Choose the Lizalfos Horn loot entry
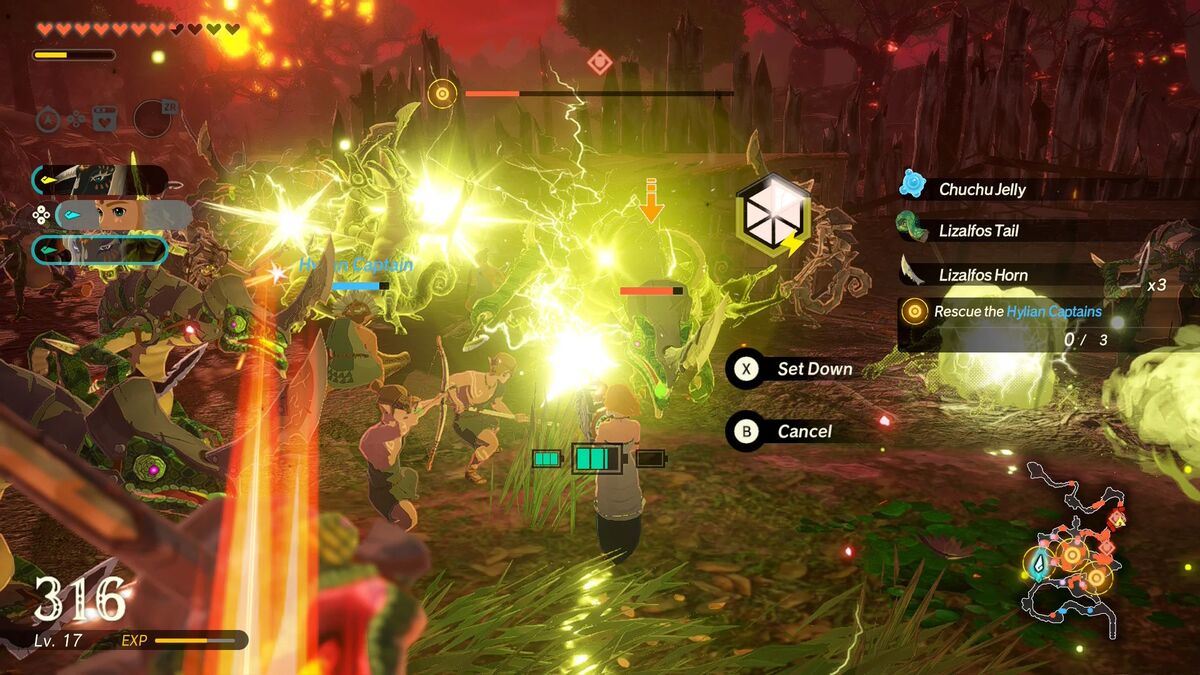Image resolution: width=1200 pixels, height=675 pixels. coord(982,275)
